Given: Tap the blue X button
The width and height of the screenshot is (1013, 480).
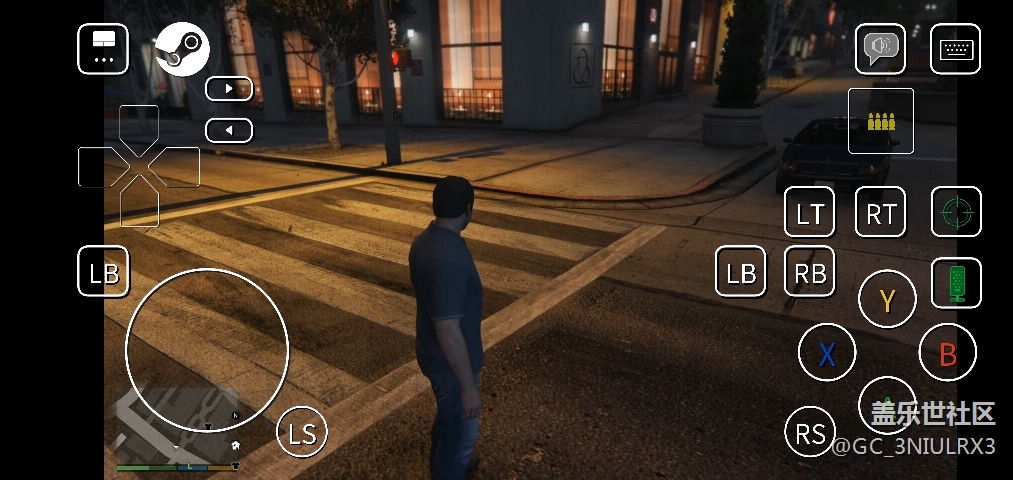Looking at the screenshot, I should [x=827, y=353].
